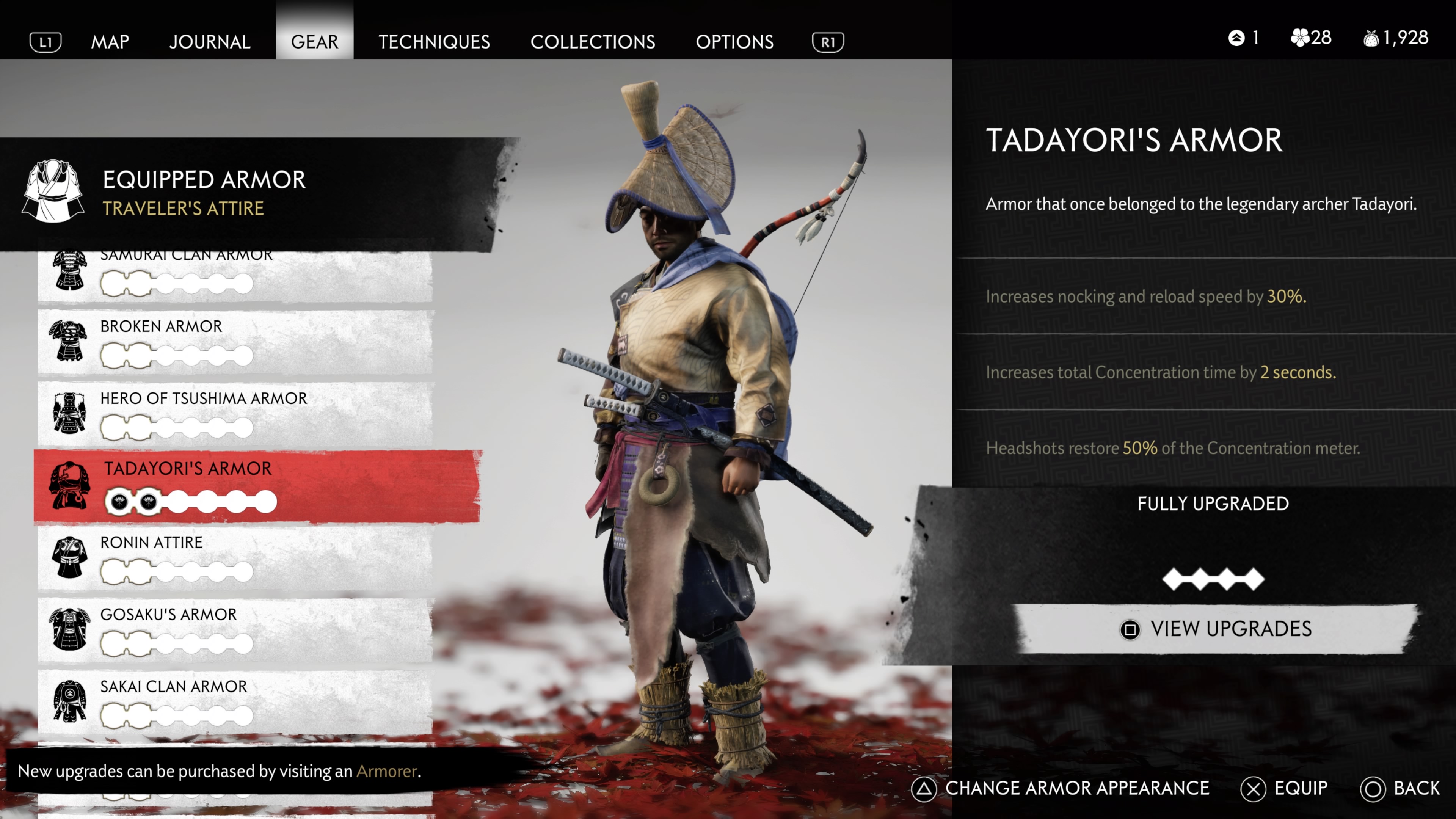Open the Journal tab
This screenshot has height=819, width=1456.
(x=210, y=42)
